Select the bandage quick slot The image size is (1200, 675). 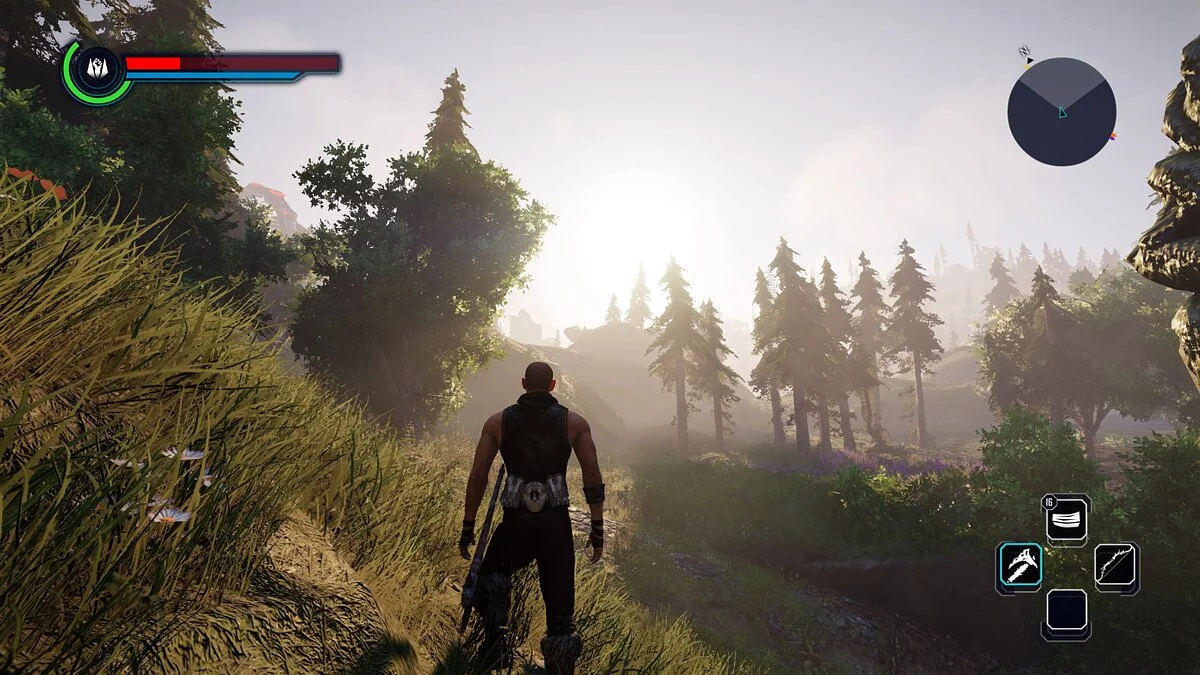[x=1067, y=521]
